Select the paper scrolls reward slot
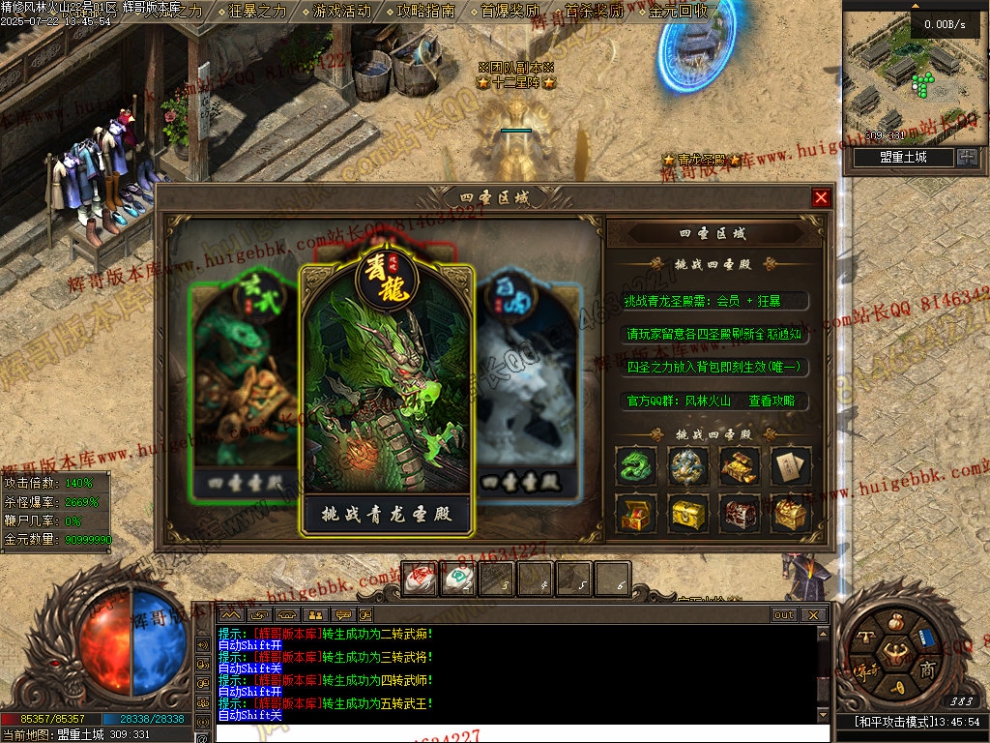 coord(790,466)
